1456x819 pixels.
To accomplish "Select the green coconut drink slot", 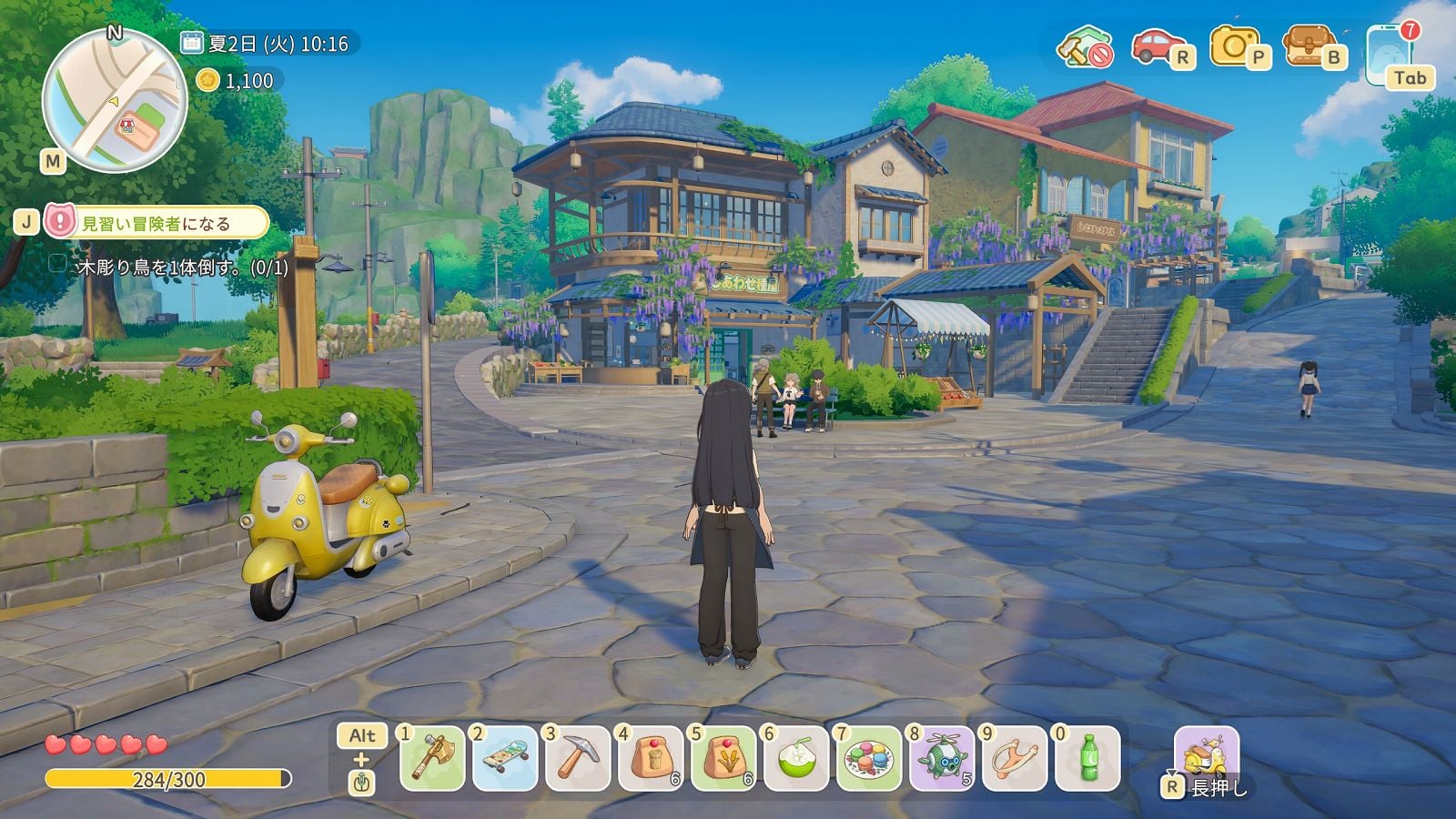I will click(x=796, y=758).
